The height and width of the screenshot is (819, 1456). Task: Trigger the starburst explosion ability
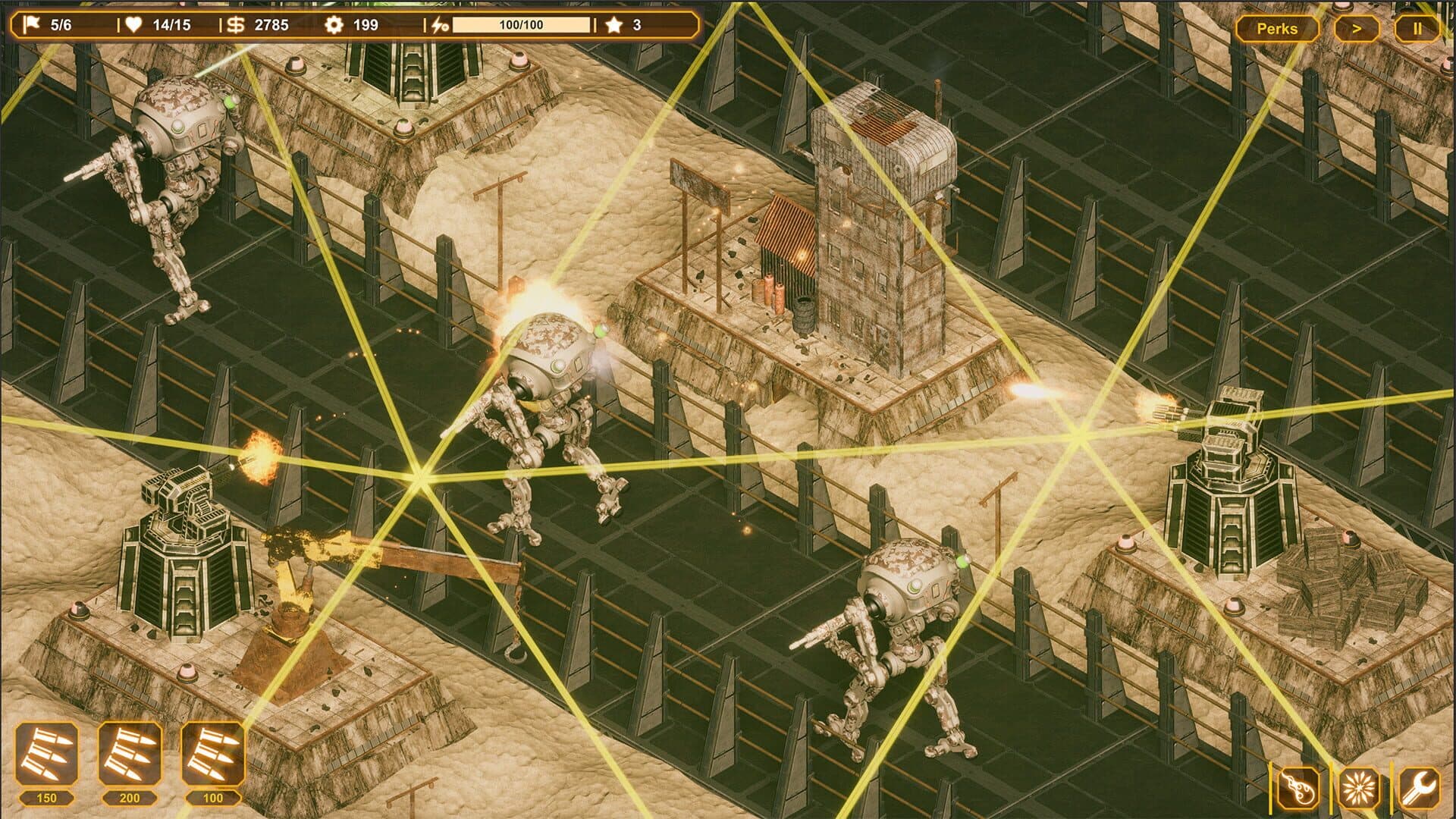click(x=1357, y=788)
